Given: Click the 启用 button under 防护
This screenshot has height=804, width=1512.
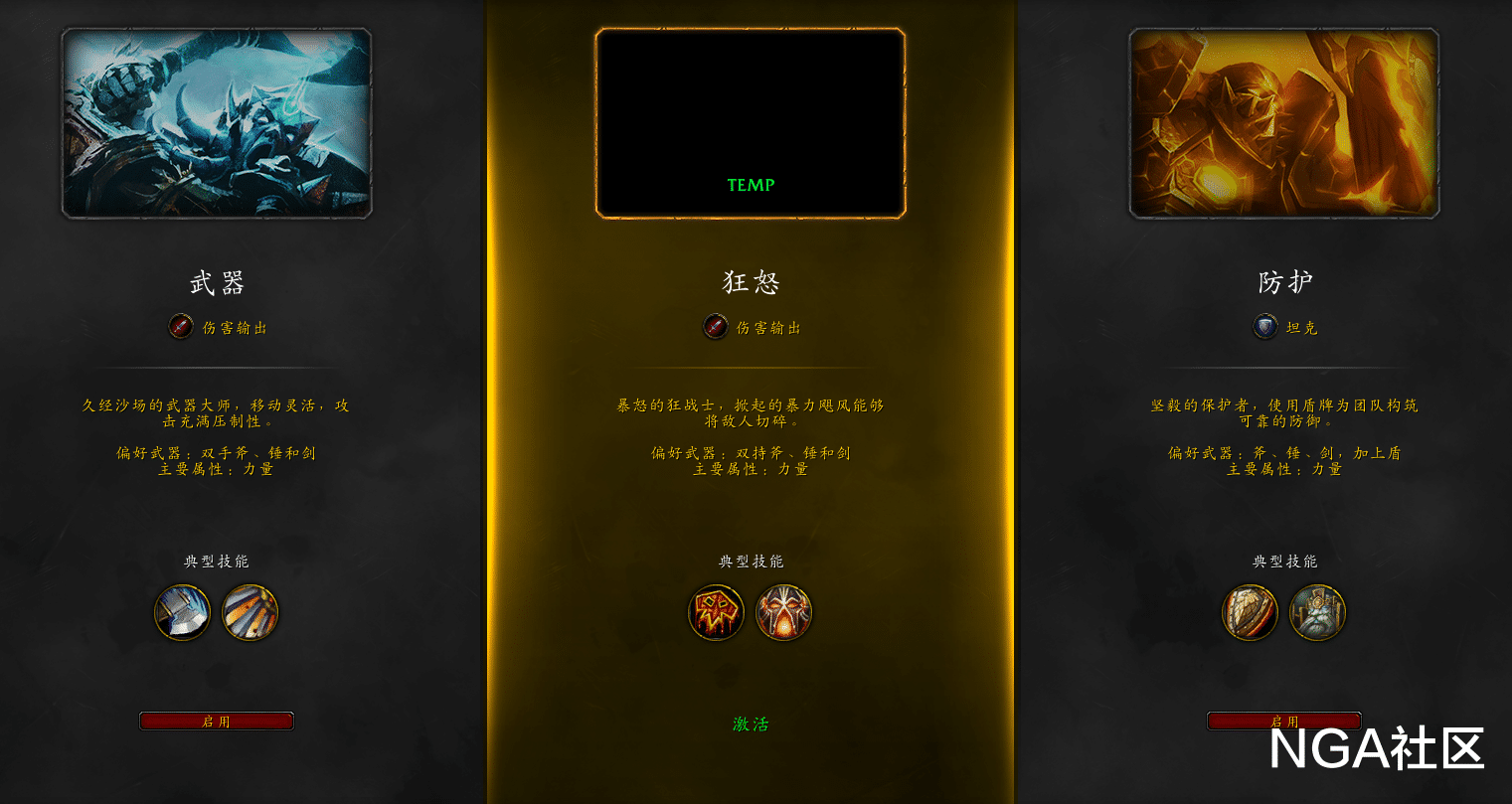Looking at the screenshot, I should point(1285,721).
